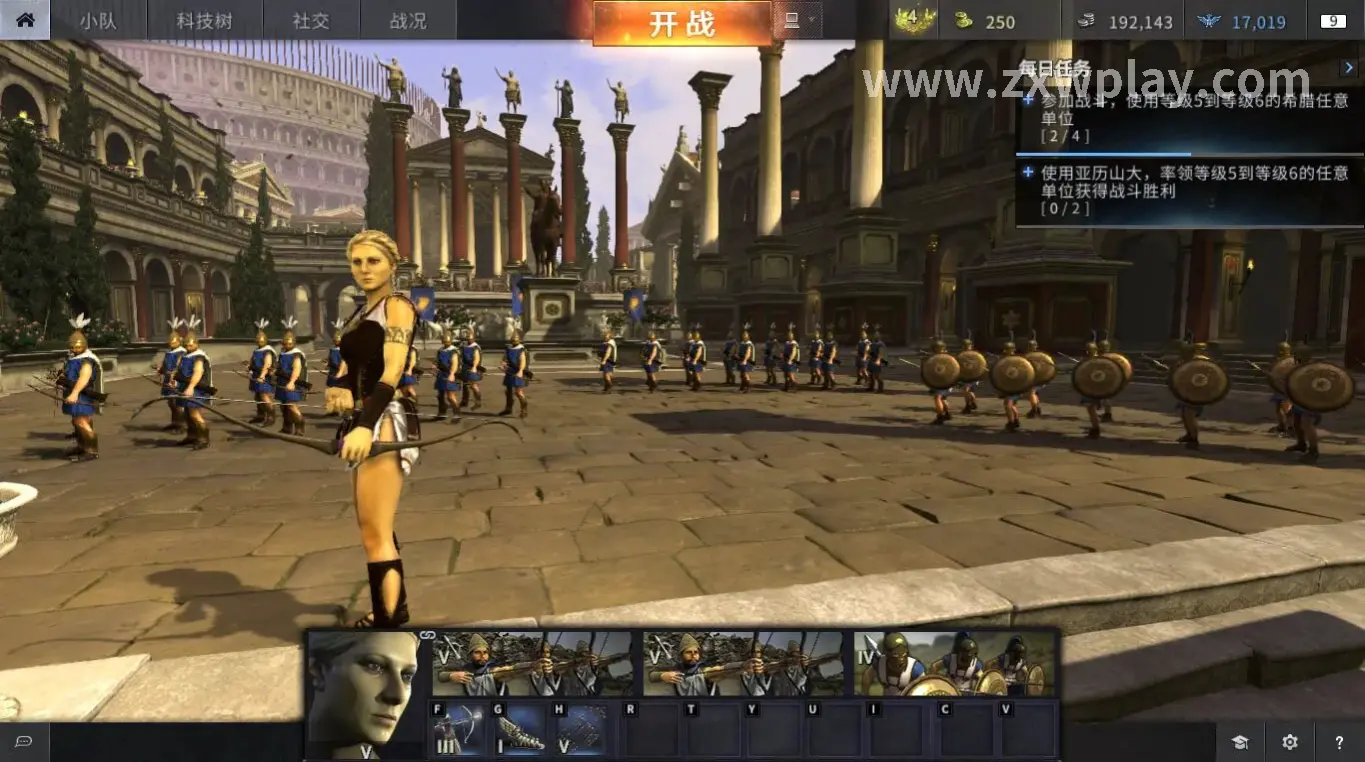
Task: Switch to the 科技树 tech tree tab
Action: (x=205, y=21)
